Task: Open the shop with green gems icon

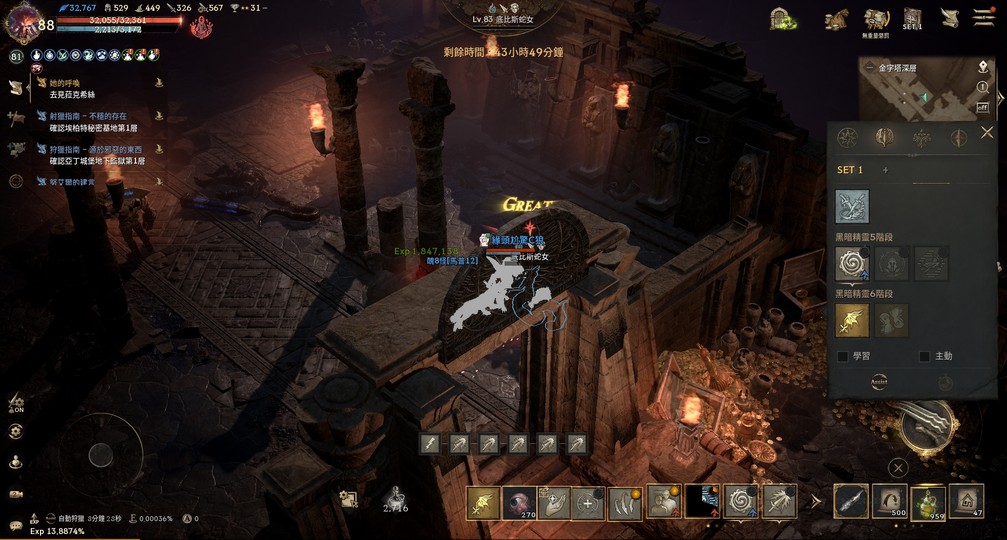Action: point(783,19)
